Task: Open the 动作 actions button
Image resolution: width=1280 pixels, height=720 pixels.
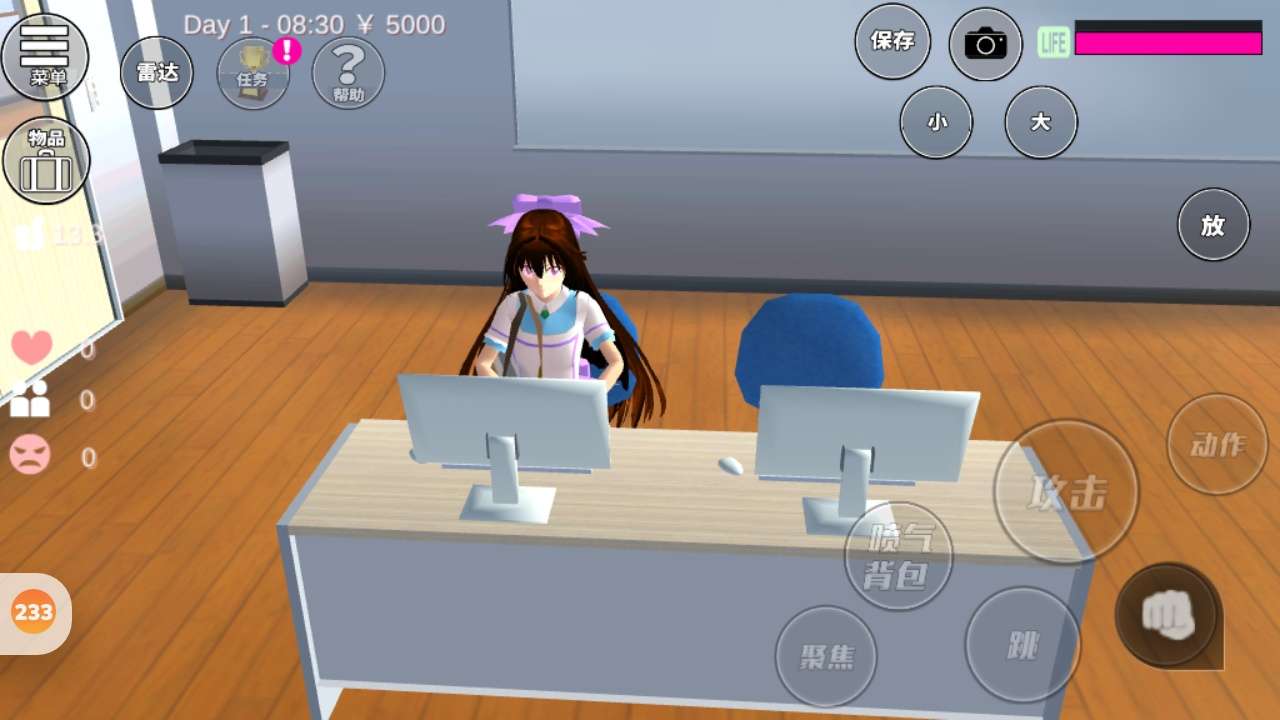Action: 1217,444
